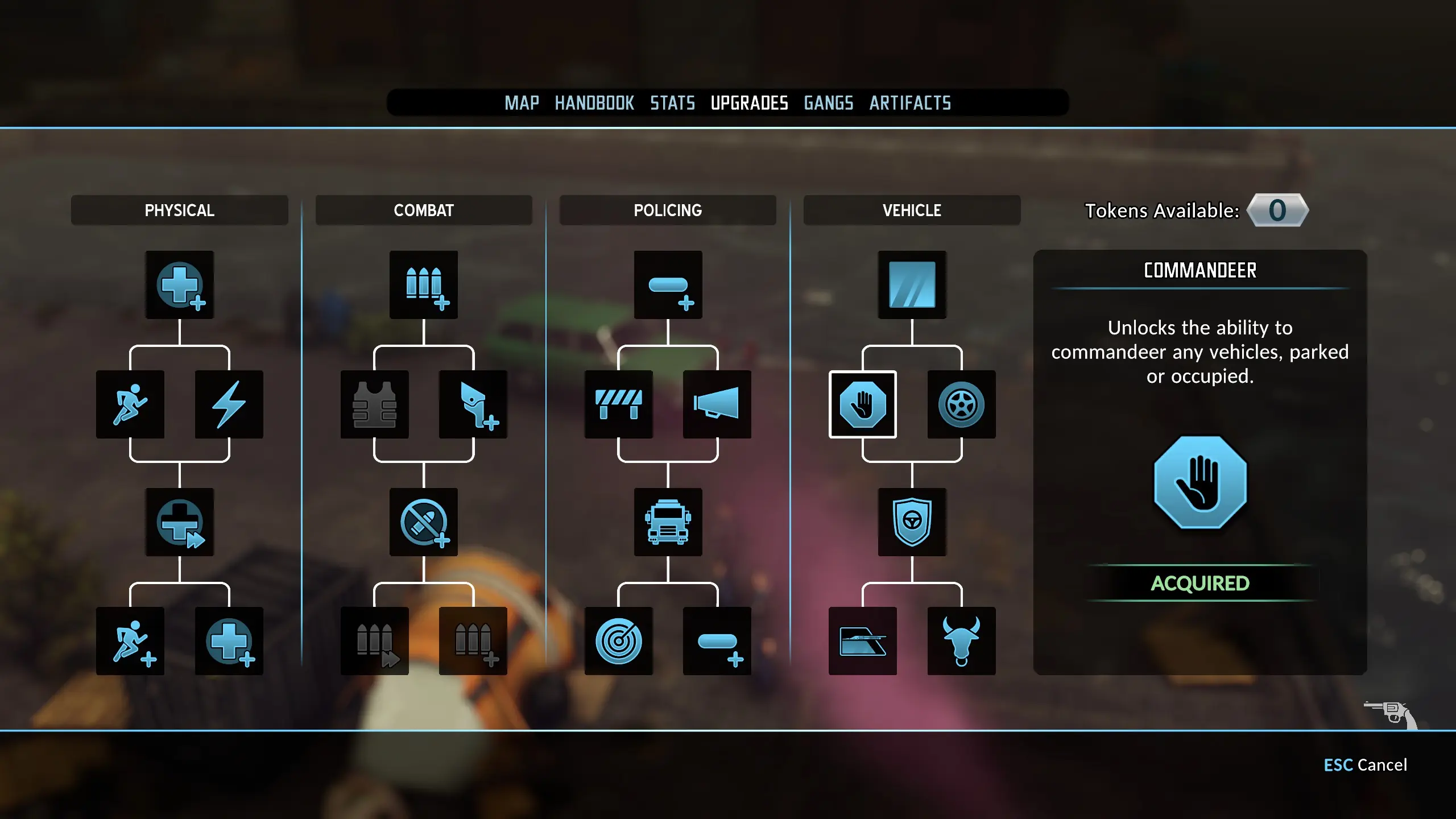
Task: Select the Gangs tab
Action: pyautogui.click(x=828, y=103)
